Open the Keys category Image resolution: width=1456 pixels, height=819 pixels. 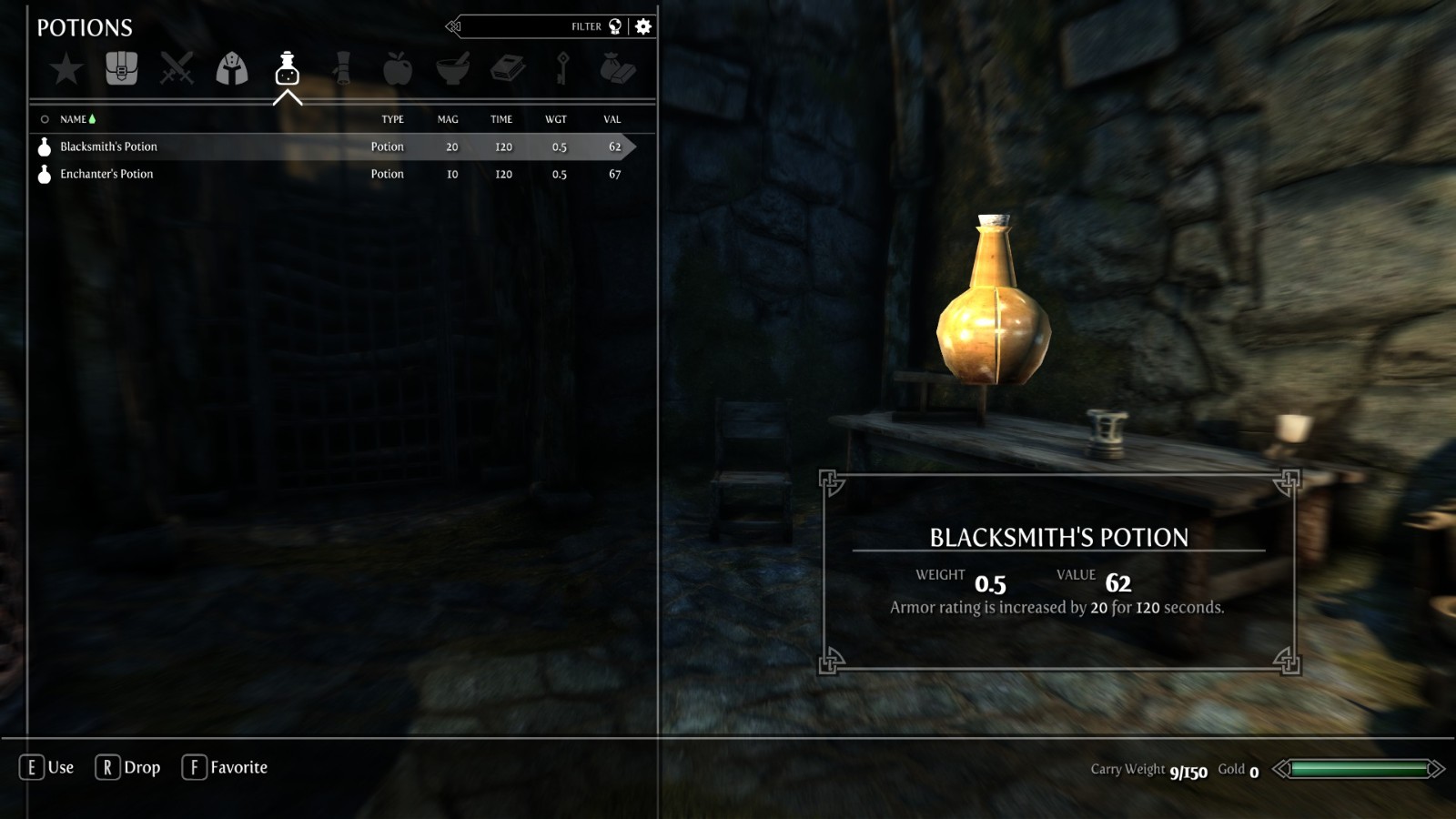click(x=562, y=68)
